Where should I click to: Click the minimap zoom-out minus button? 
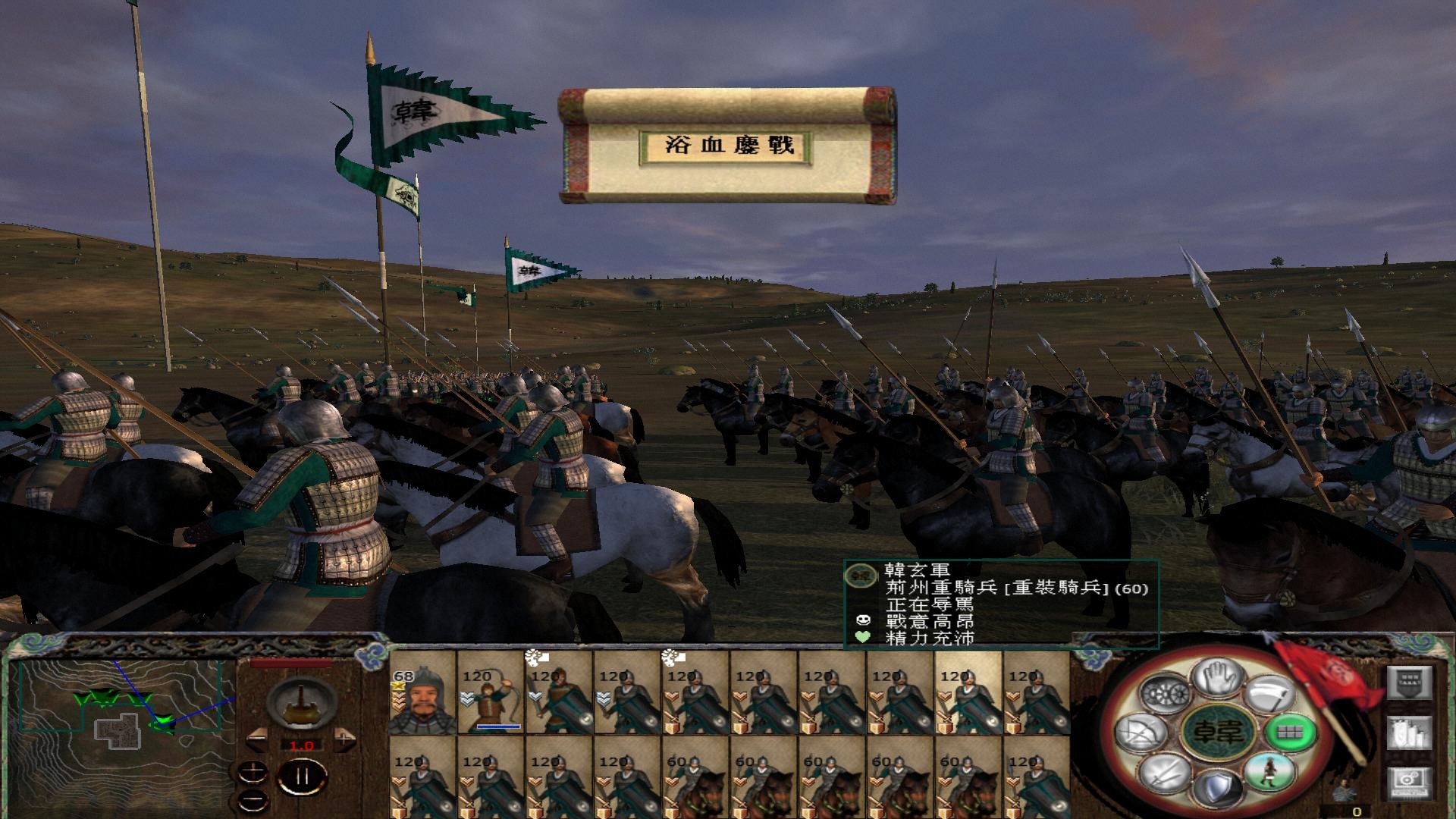point(253,799)
